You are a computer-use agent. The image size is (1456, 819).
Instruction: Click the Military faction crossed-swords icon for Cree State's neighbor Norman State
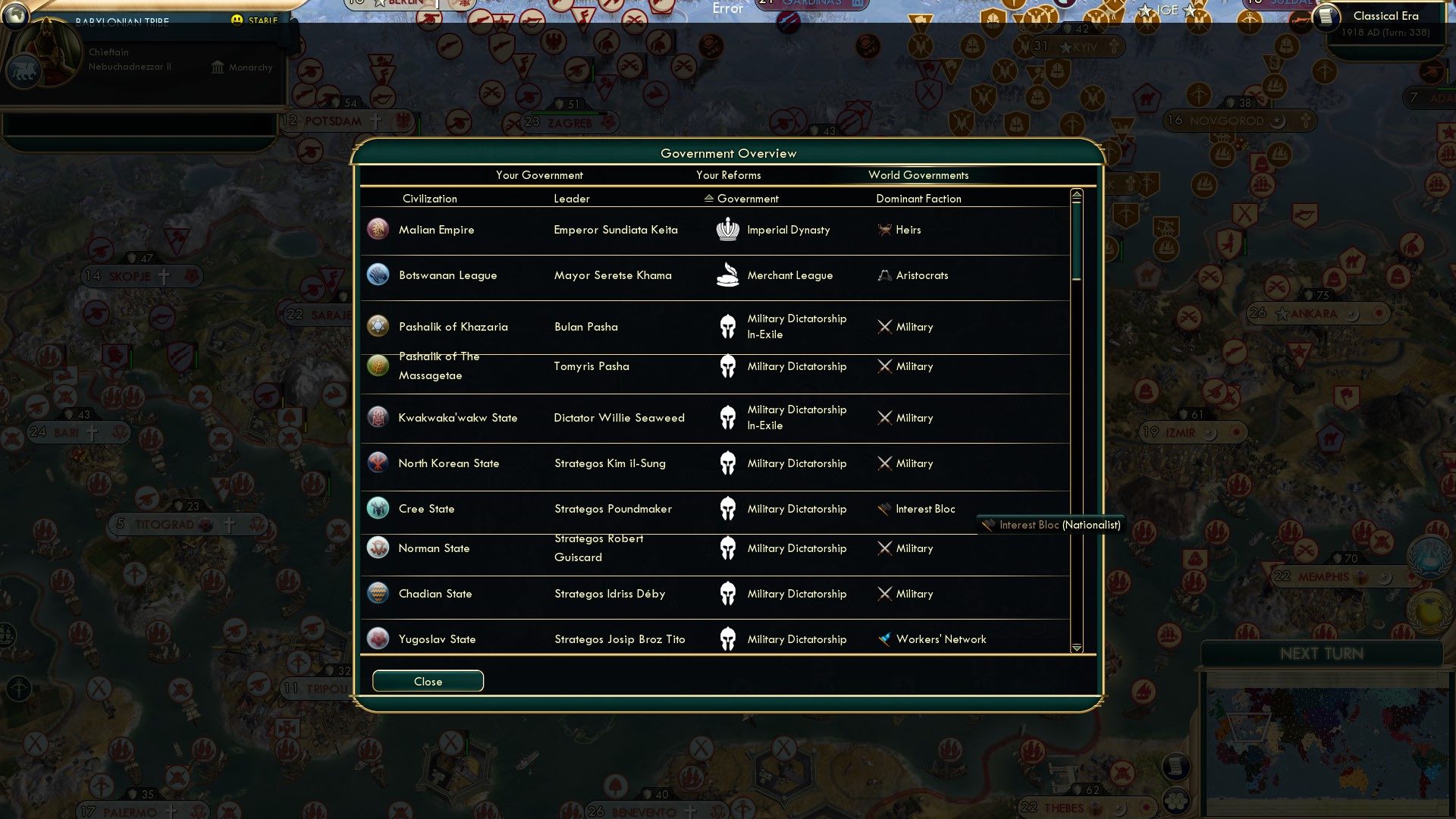point(884,548)
